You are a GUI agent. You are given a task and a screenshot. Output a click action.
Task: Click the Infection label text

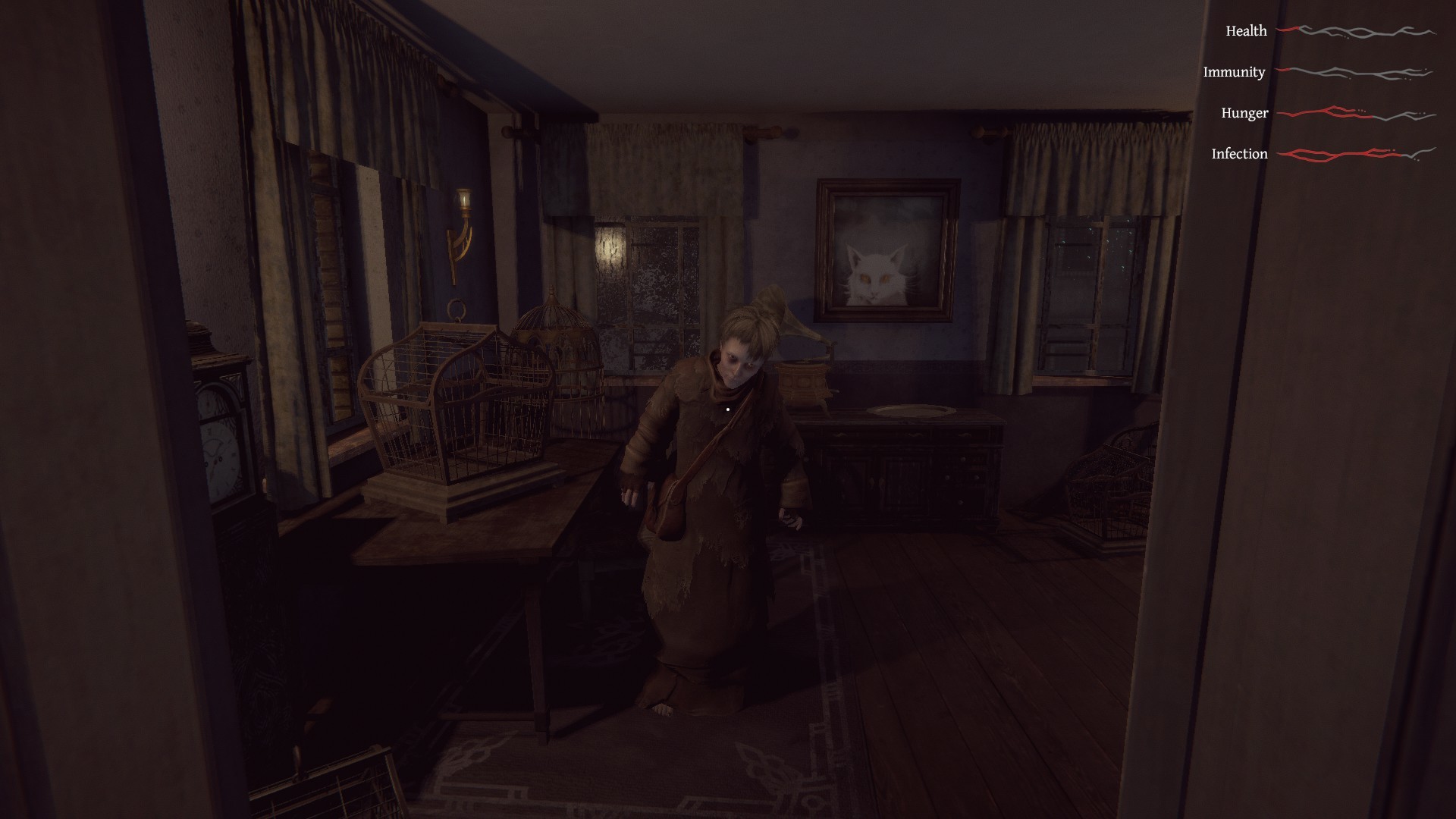(x=1239, y=153)
